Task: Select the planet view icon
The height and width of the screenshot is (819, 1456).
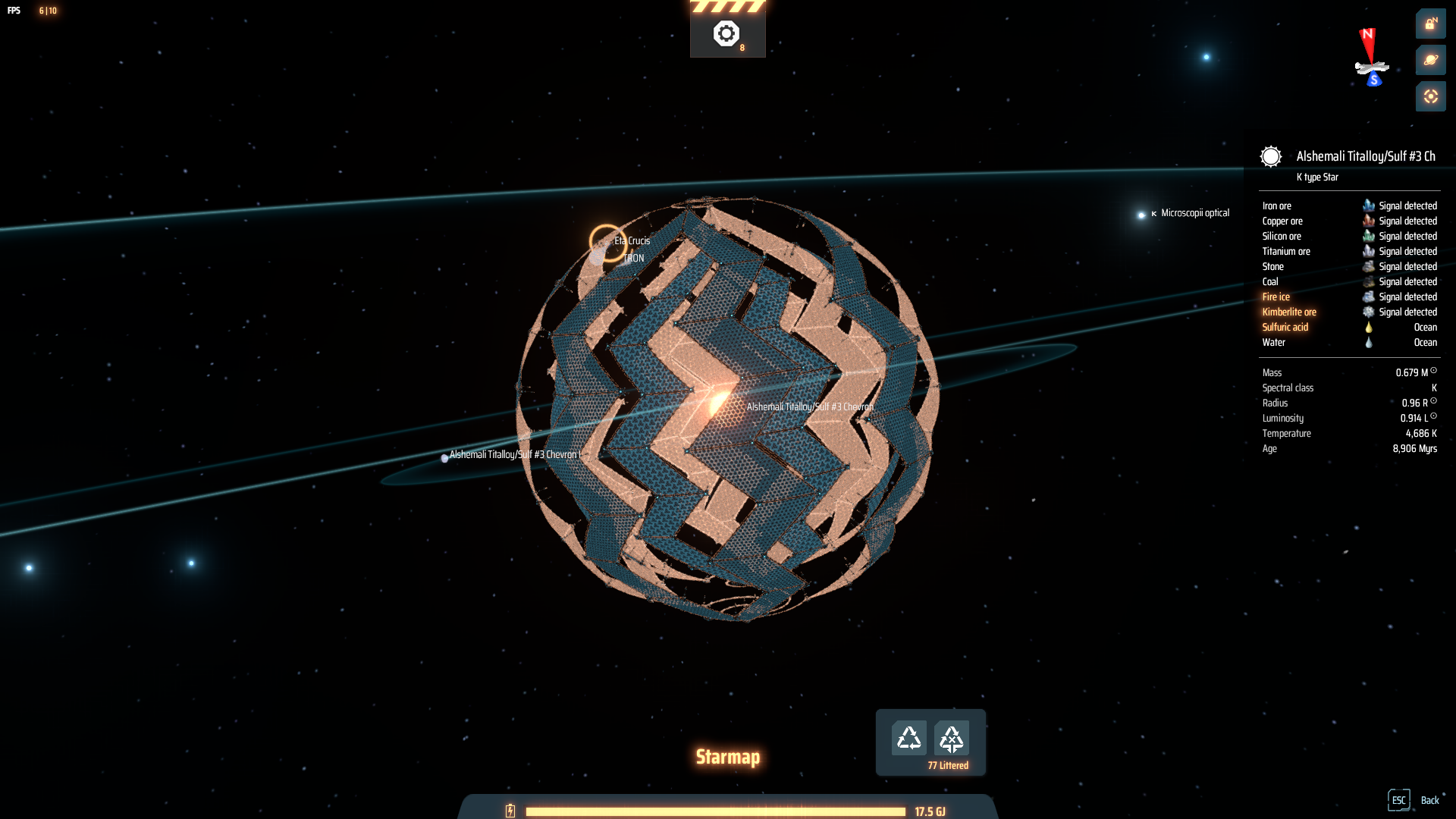Action: click(x=1430, y=60)
